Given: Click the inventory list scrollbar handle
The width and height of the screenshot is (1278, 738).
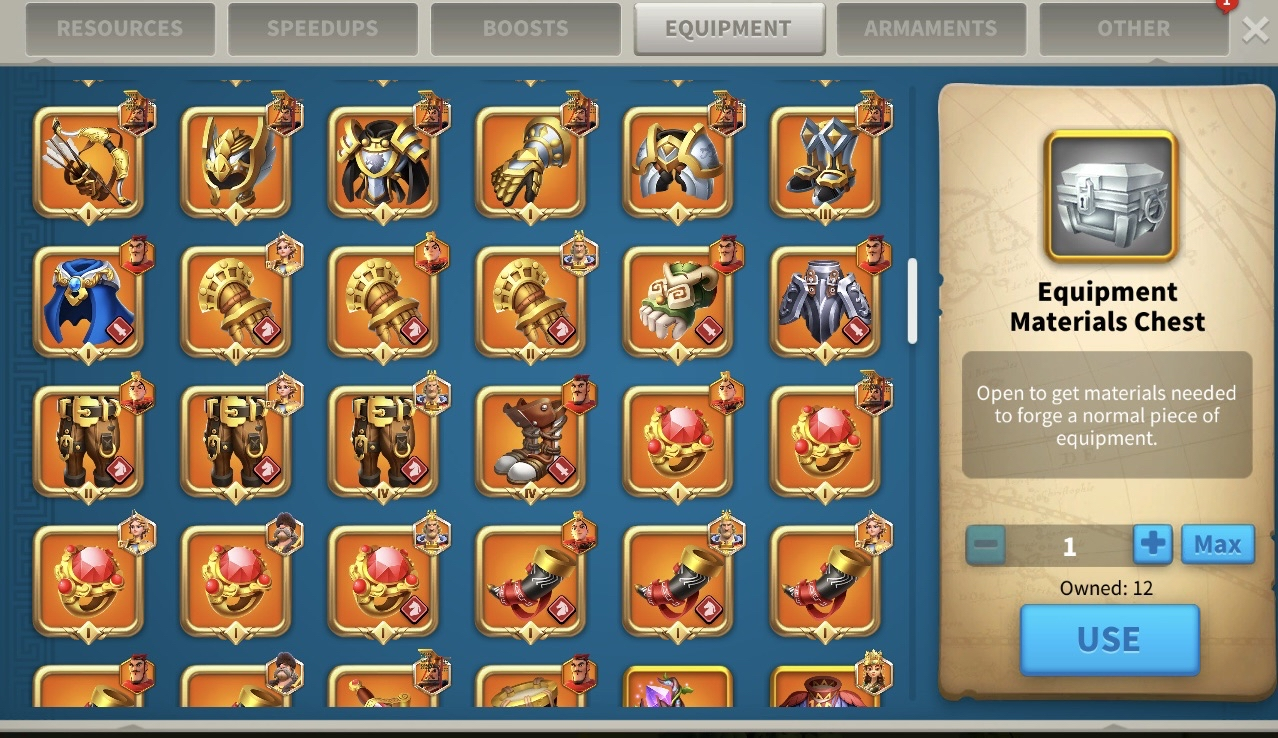Looking at the screenshot, I should click(x=912, y=301).
